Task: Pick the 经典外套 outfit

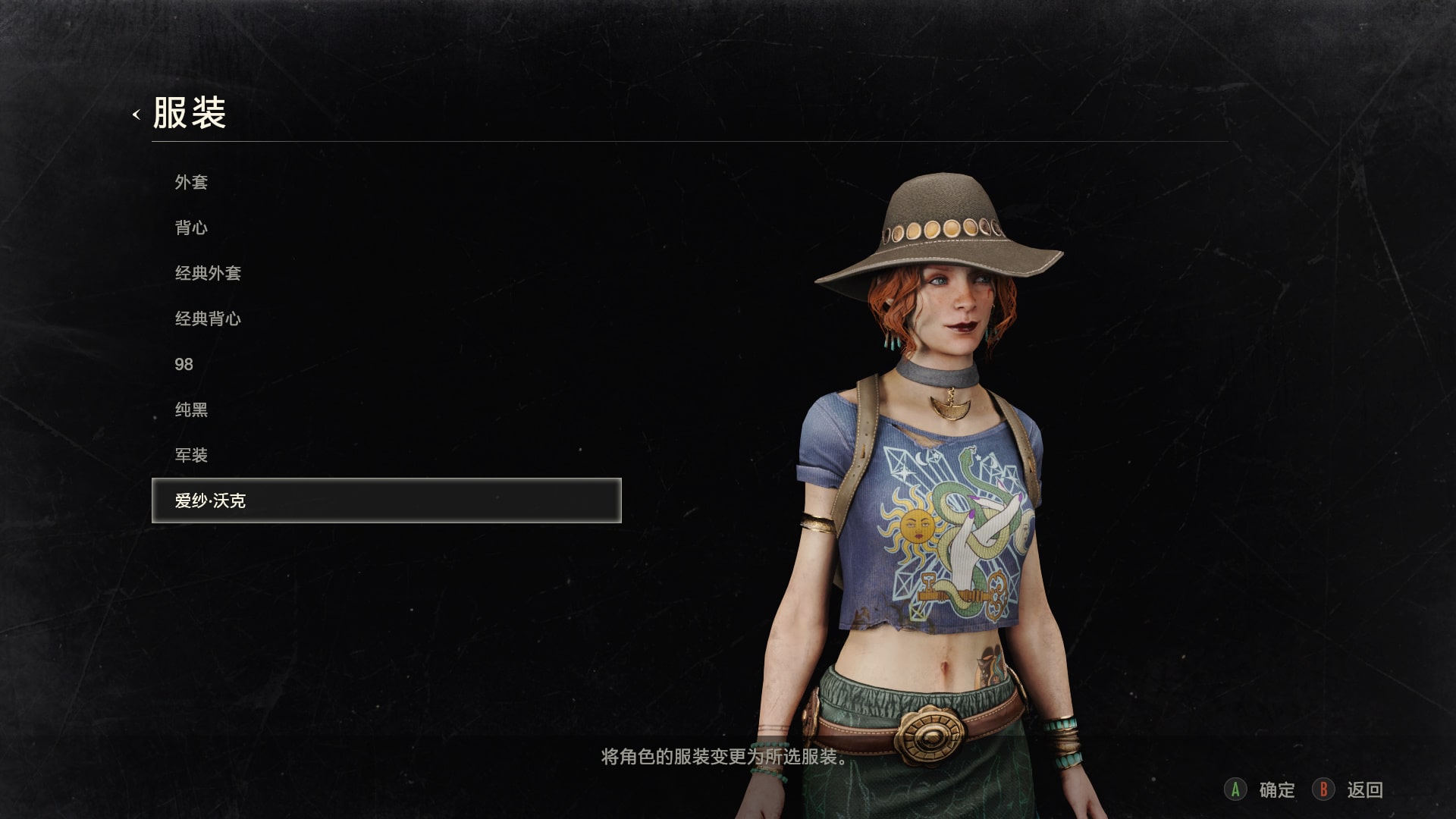Action: point(208,273)
